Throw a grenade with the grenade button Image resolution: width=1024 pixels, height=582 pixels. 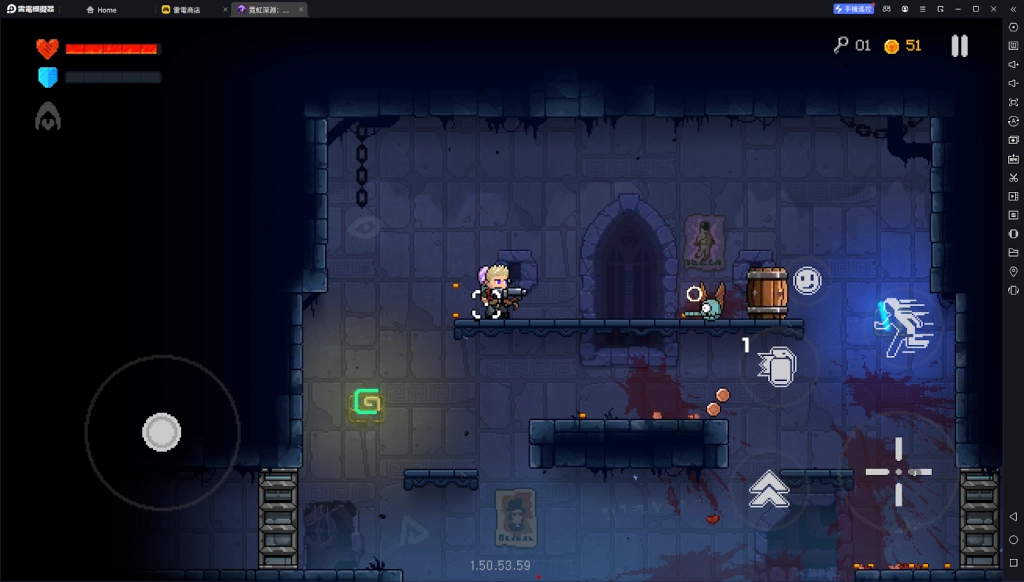pos(774,366)
